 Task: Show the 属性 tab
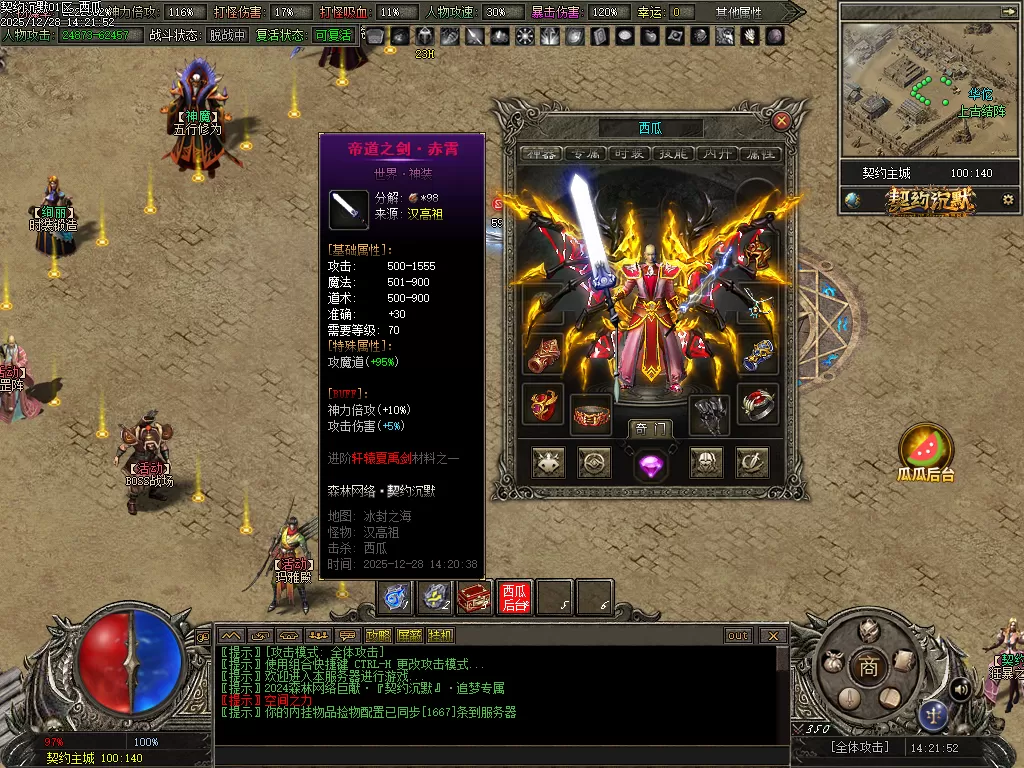tap(761, 153)
